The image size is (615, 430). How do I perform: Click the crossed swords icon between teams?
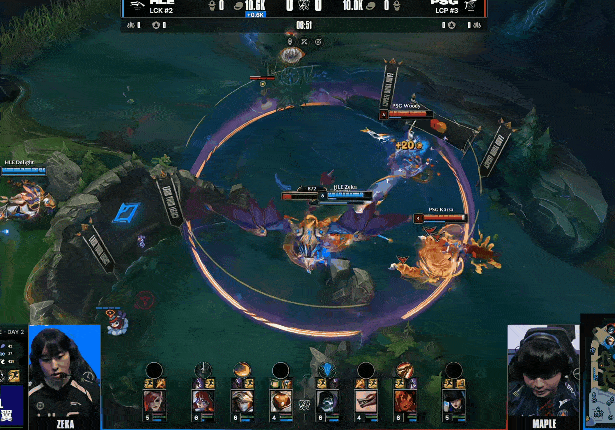tap(304, 404)
